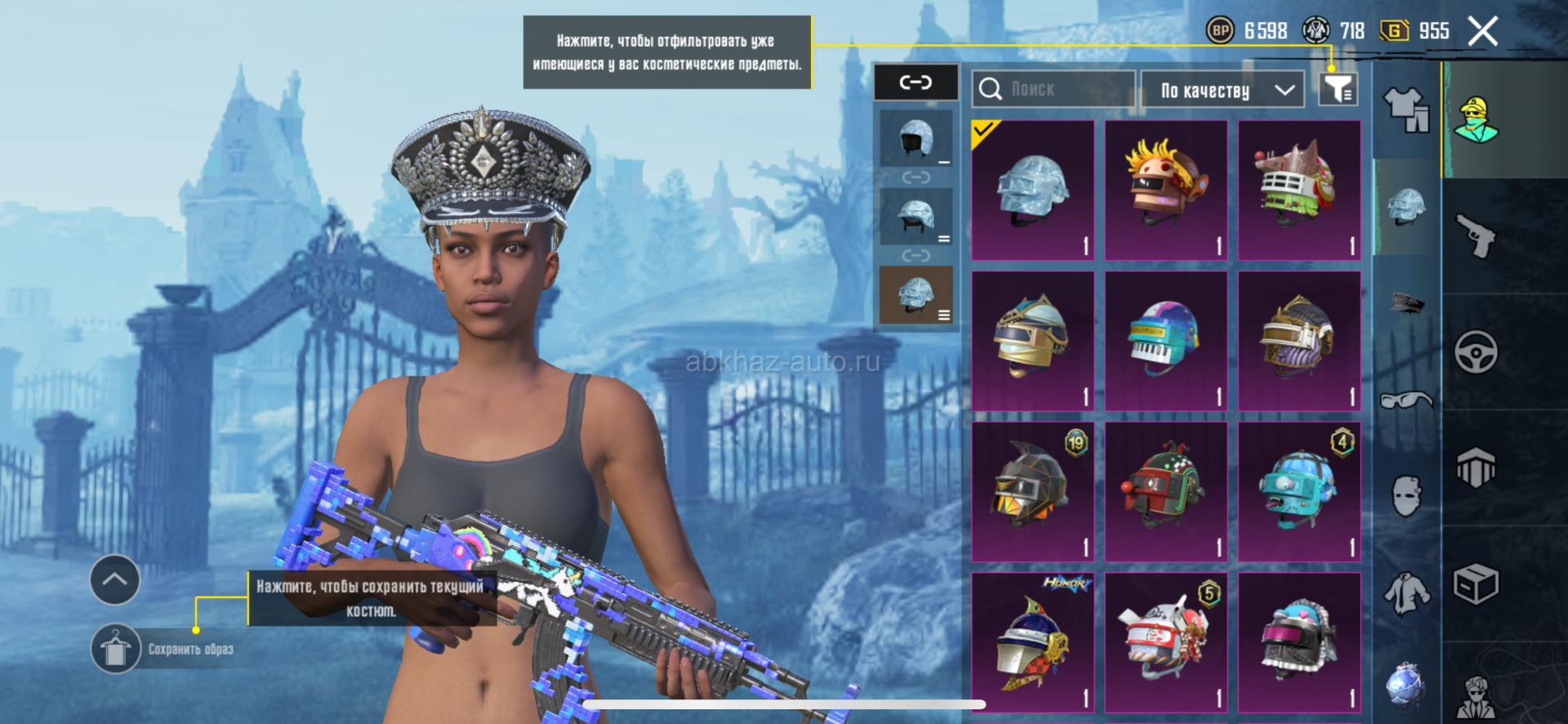The image size is (1568, 724).
Task: Select the helmet with the 19 badge
Action: pos(1033,491)
